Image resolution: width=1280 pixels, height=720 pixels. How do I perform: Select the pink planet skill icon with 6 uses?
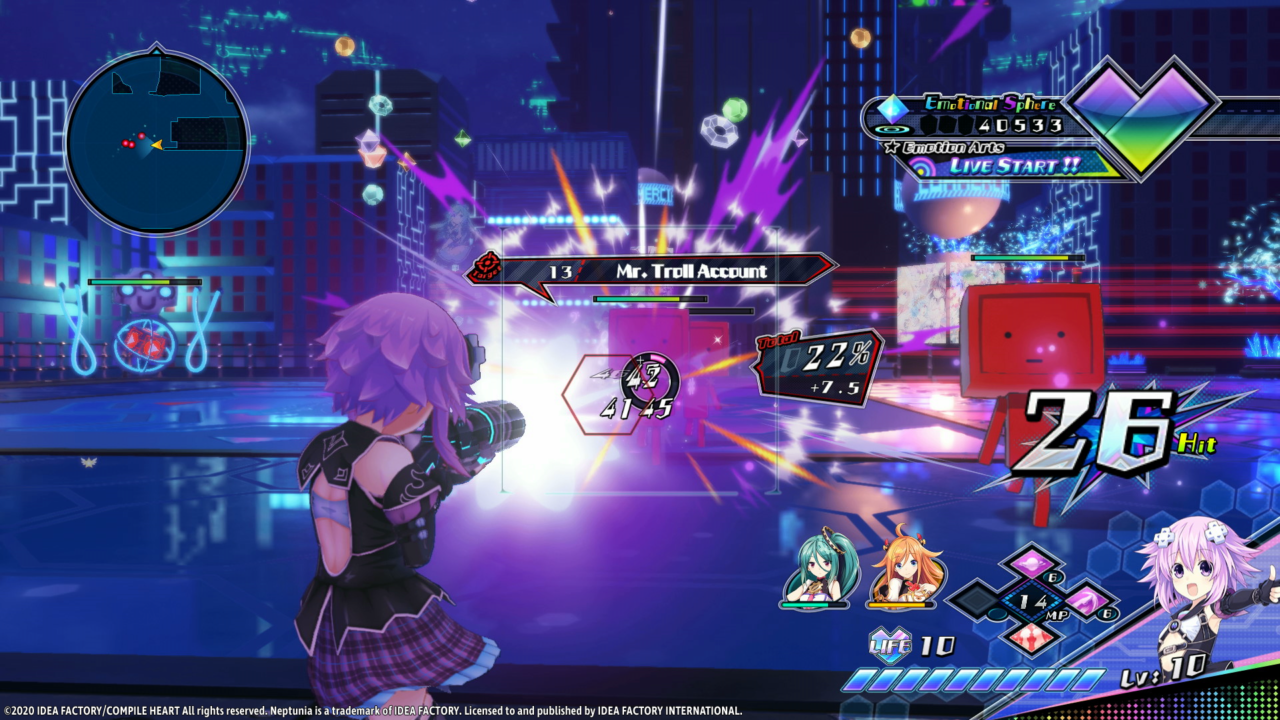1032,564
